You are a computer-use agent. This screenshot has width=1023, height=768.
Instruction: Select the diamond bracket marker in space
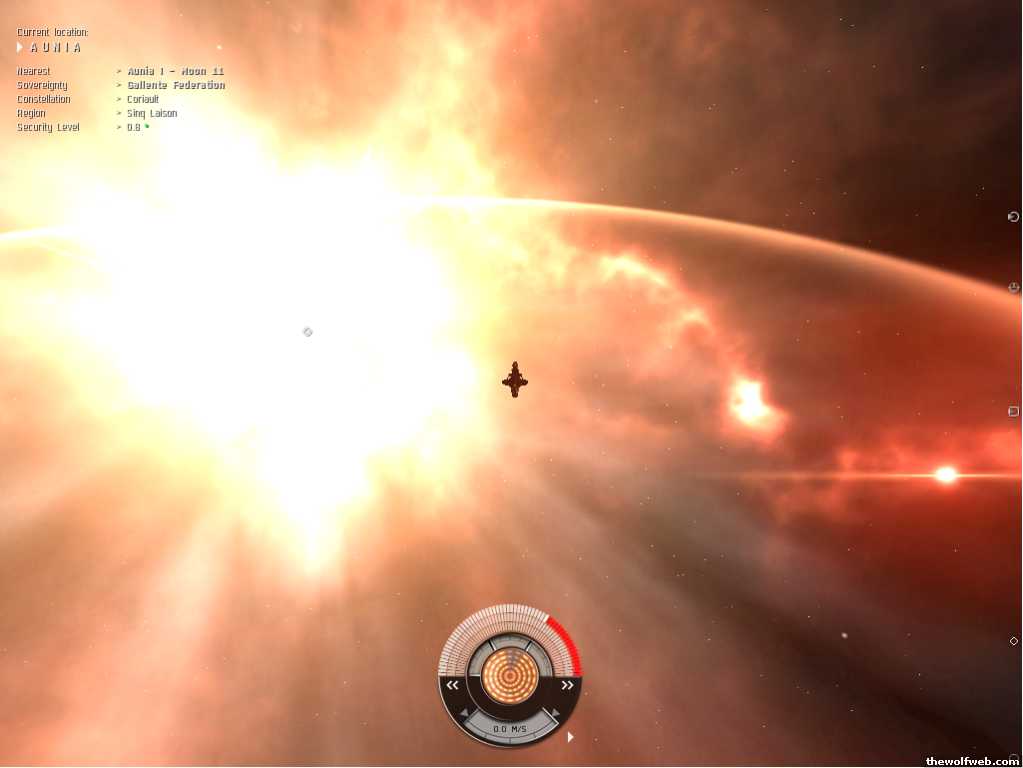pos(308,332)
